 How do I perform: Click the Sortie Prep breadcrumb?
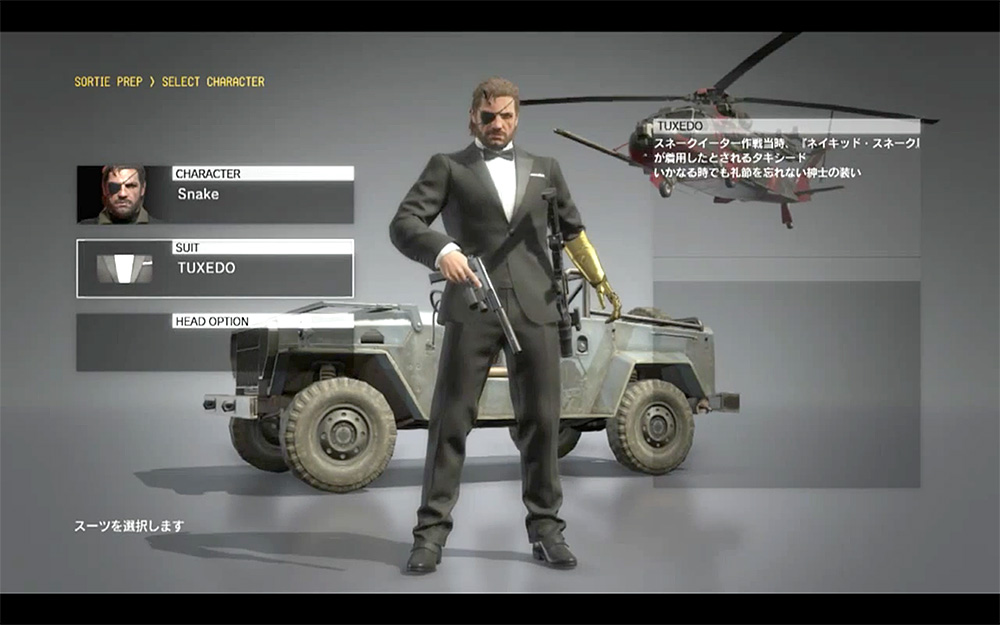(x=108, y=81)
